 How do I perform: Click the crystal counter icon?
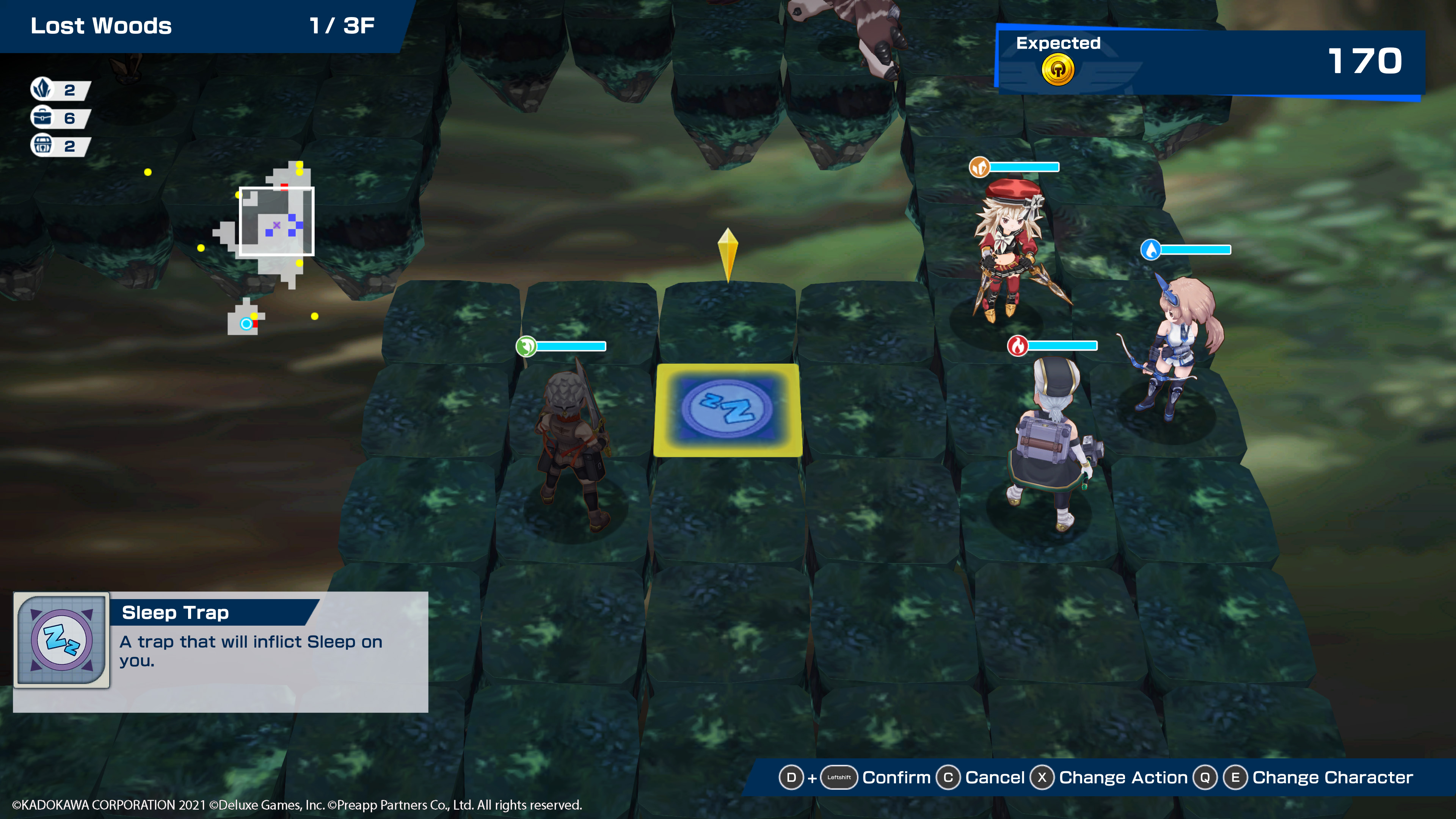[42, 89]
